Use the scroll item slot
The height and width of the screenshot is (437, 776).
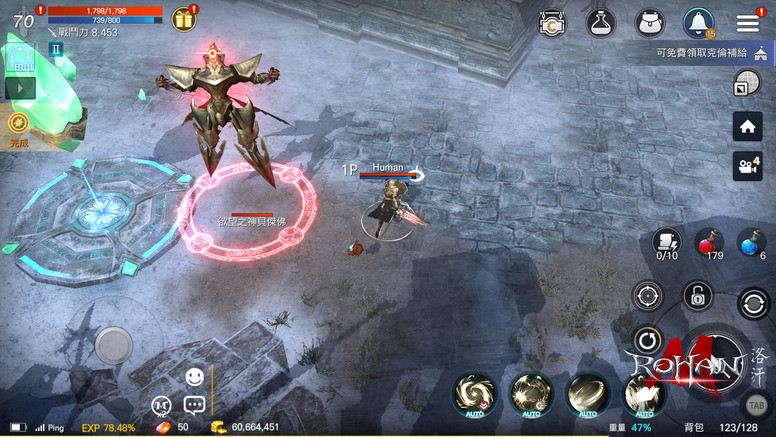click(667, 242)
